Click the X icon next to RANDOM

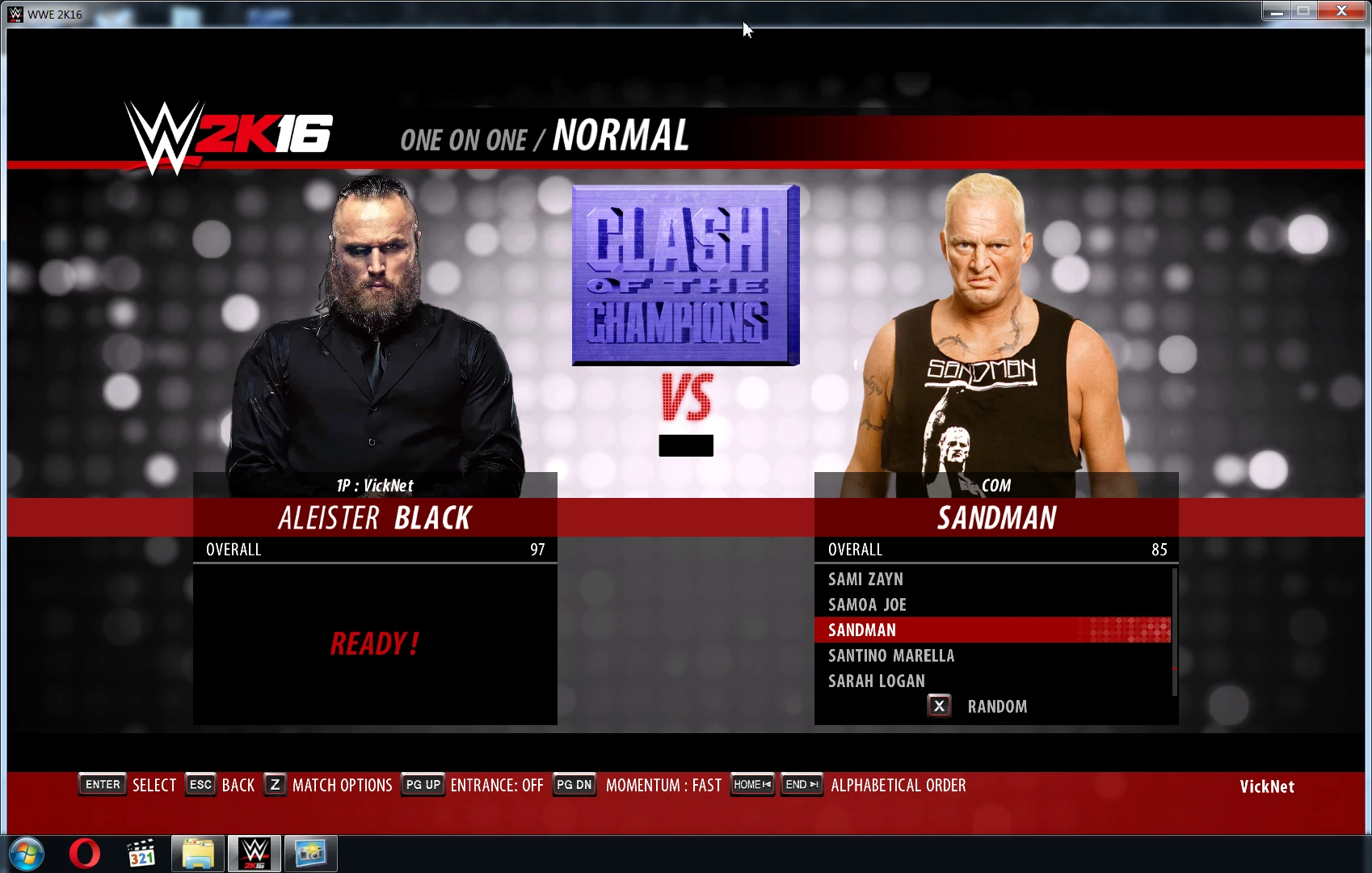pyautogui.click(x=939, y=706)
